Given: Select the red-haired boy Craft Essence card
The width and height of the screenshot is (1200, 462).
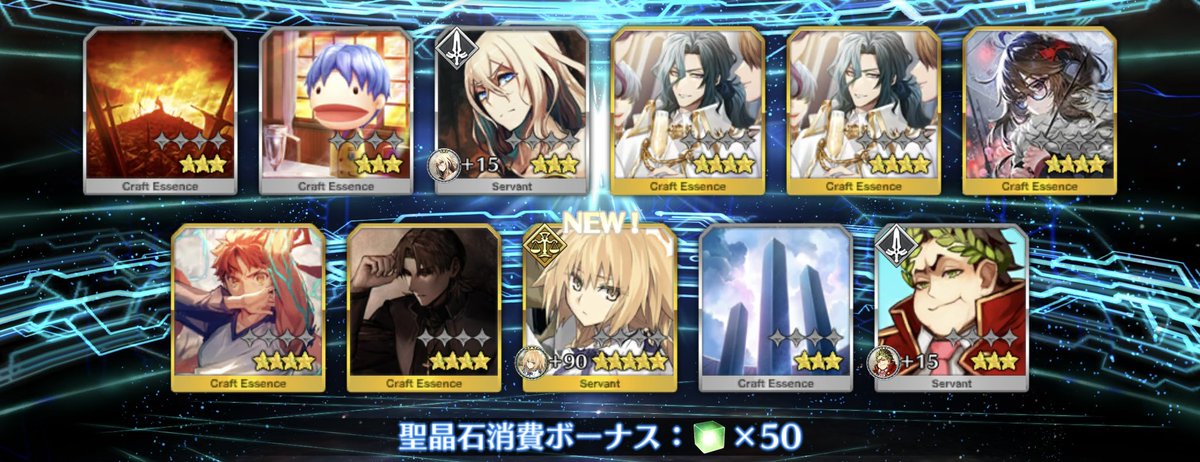Looking at the screenshot, I should (x=248, y=307).
